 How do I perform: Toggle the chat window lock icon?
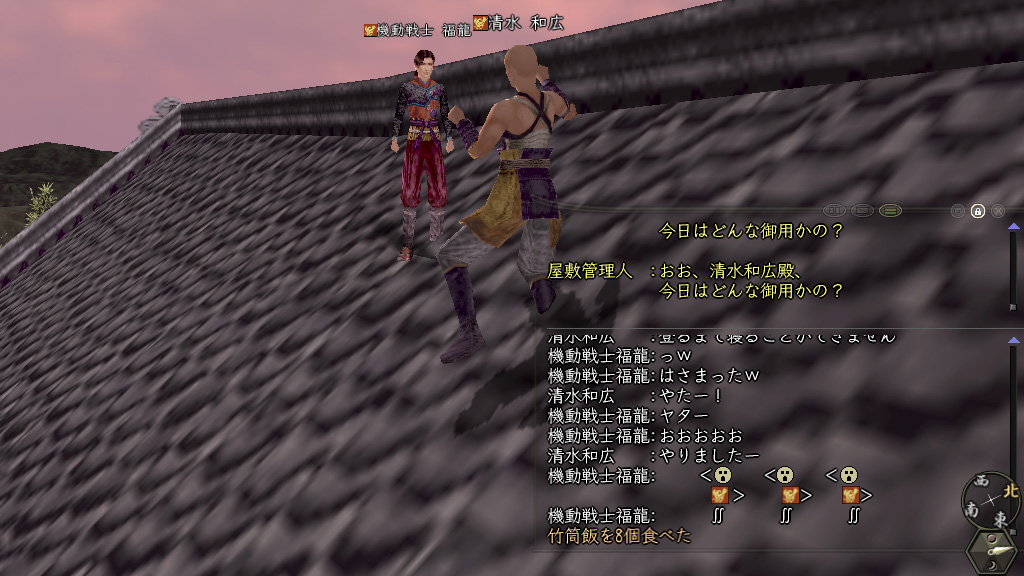978,211
